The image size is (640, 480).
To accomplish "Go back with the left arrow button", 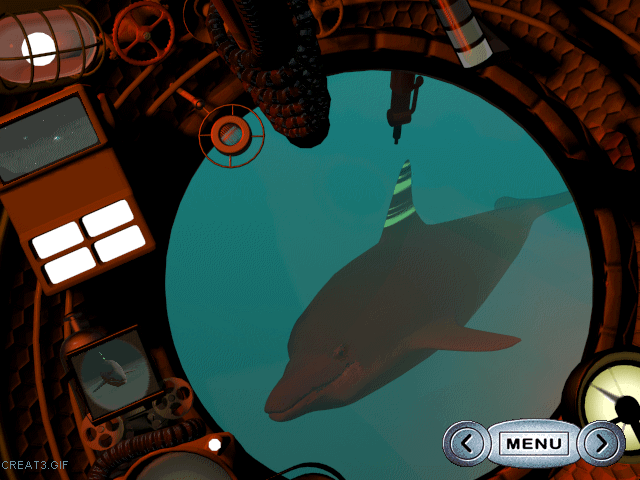I will [x=466, y=443].
